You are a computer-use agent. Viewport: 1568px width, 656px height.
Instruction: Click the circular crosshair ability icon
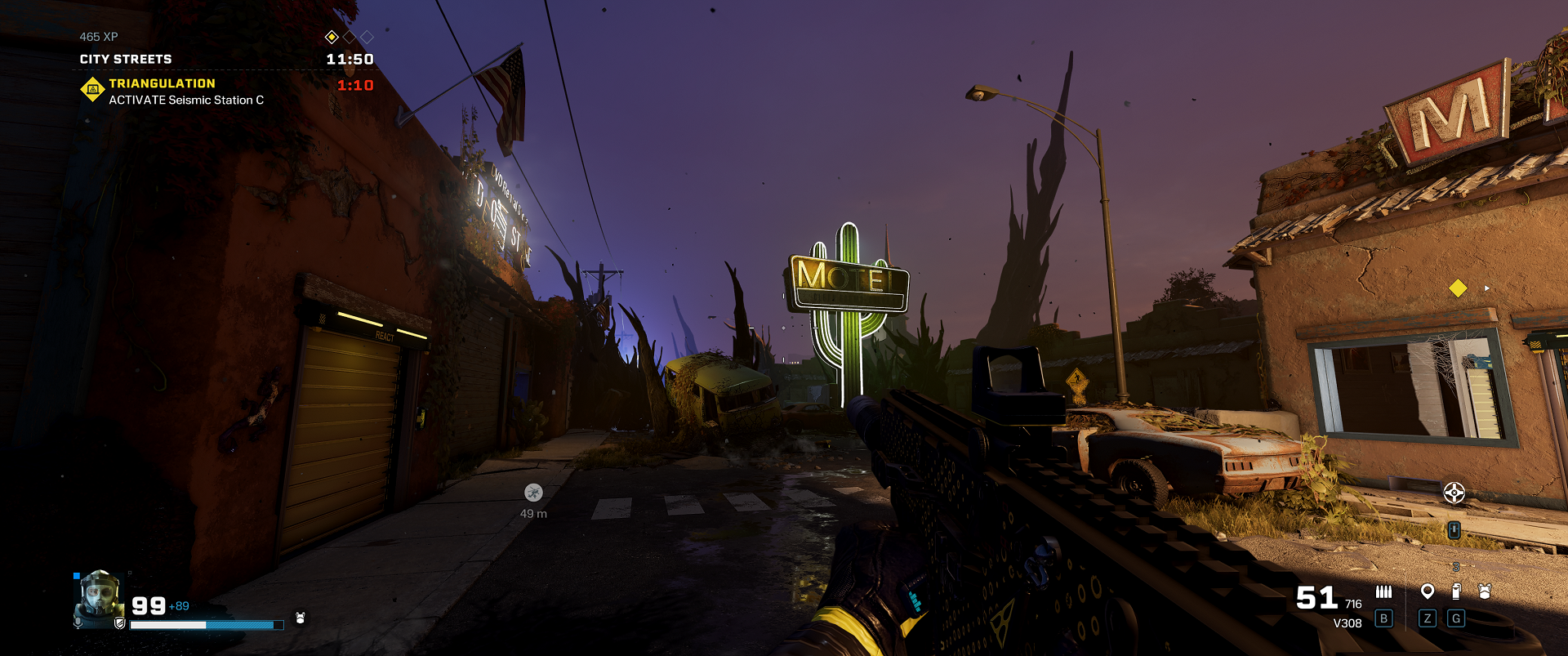point(1454,493)
